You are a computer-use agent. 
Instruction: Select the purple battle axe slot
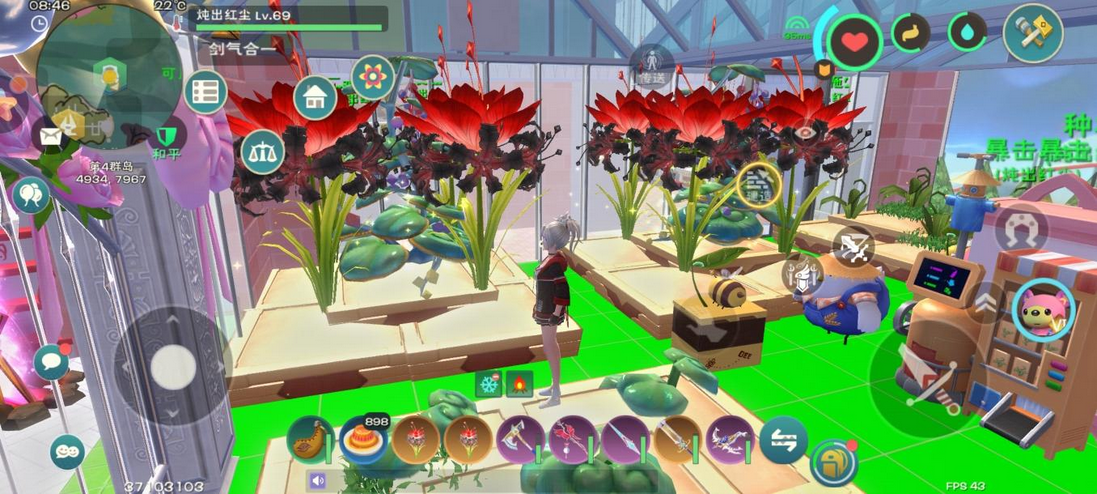(x=521, y=440)
